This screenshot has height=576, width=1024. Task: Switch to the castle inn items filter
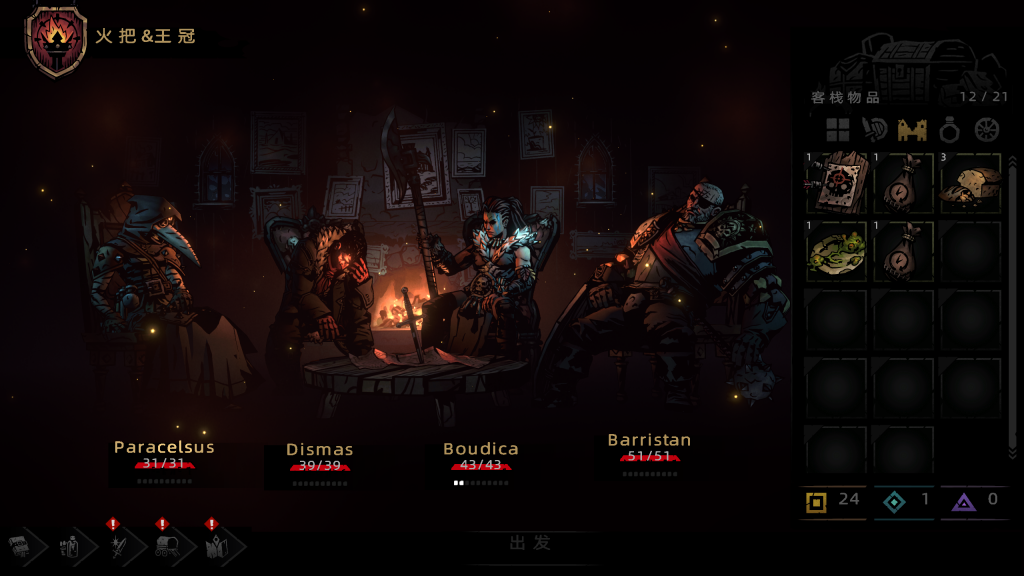pyautogui.click(x=912, y=130)
